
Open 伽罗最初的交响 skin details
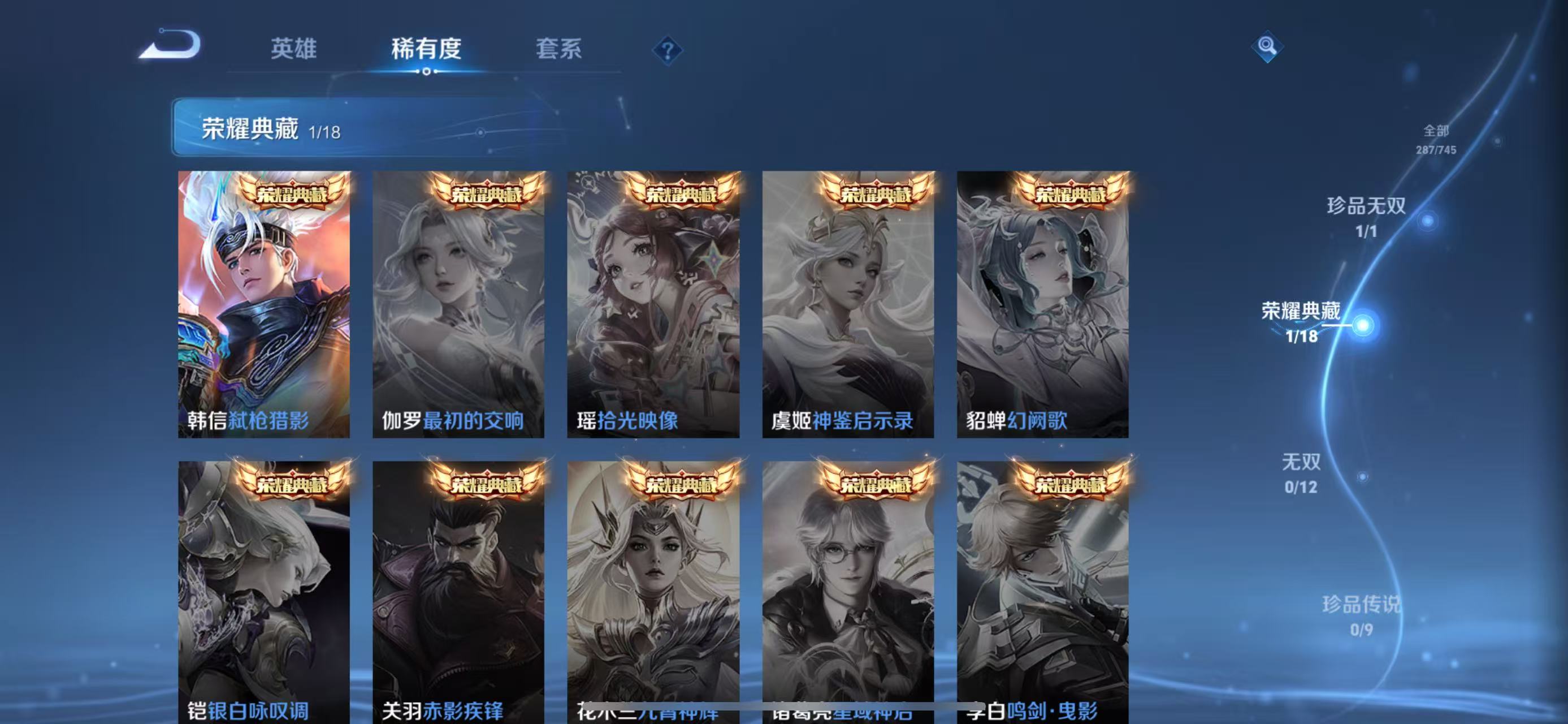tap(460, 304)
